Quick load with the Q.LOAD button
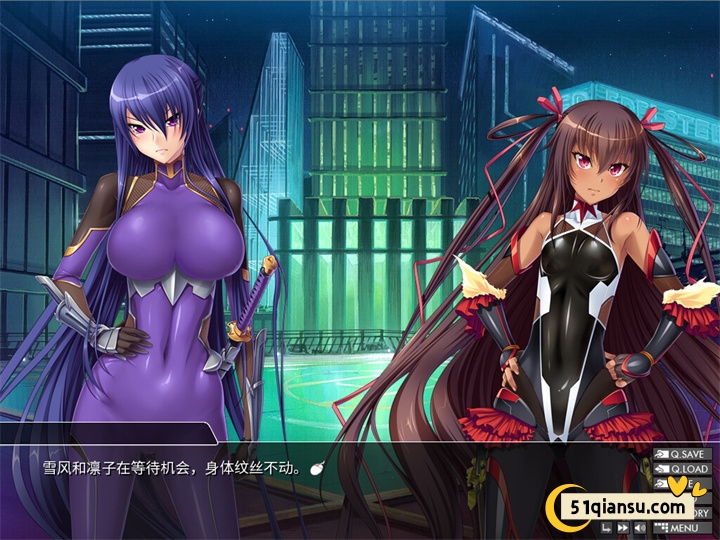The height and width of the screenshot is (540, 720). pyautogui.click(x=683, y=469)
